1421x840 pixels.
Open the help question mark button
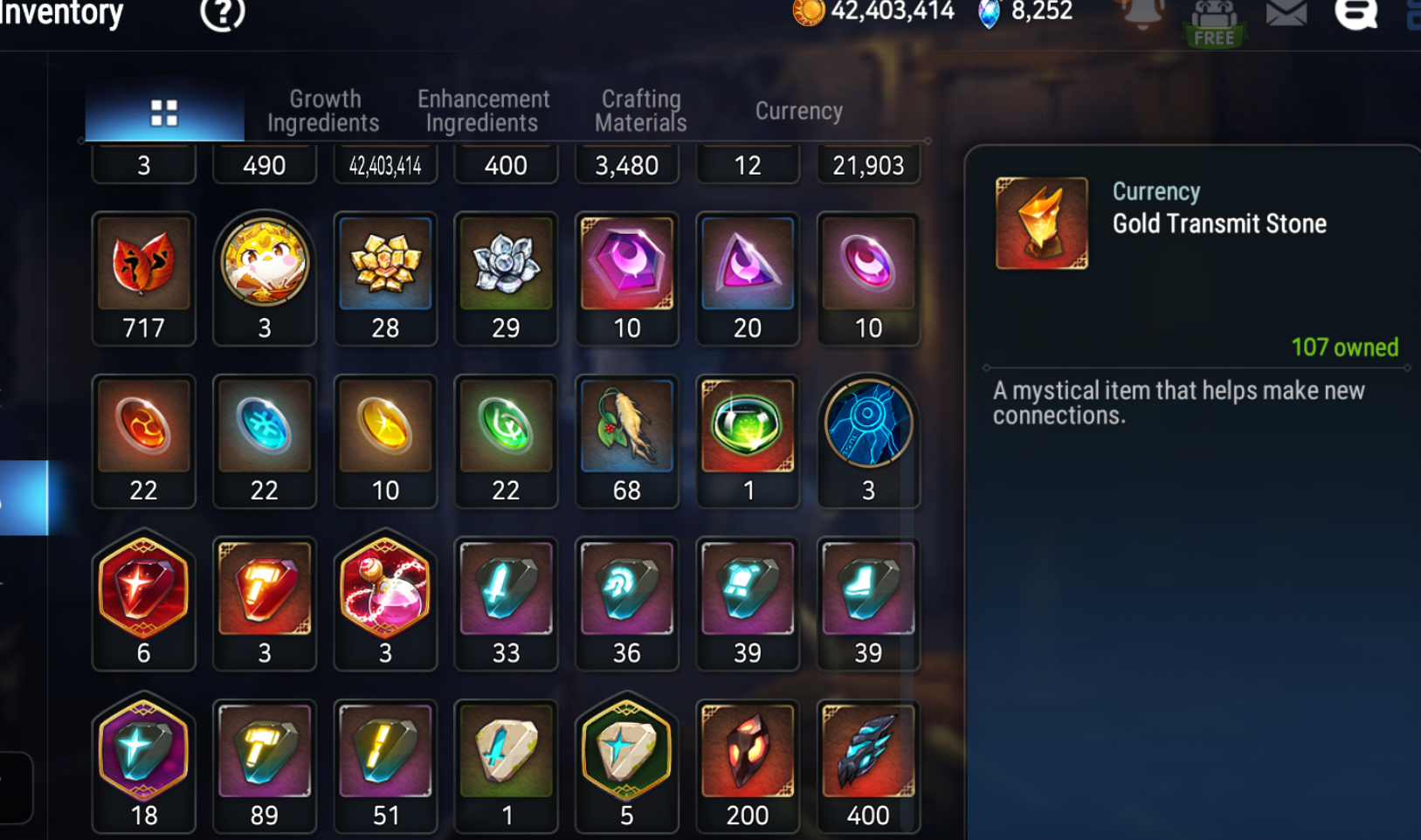click(222, 13)
